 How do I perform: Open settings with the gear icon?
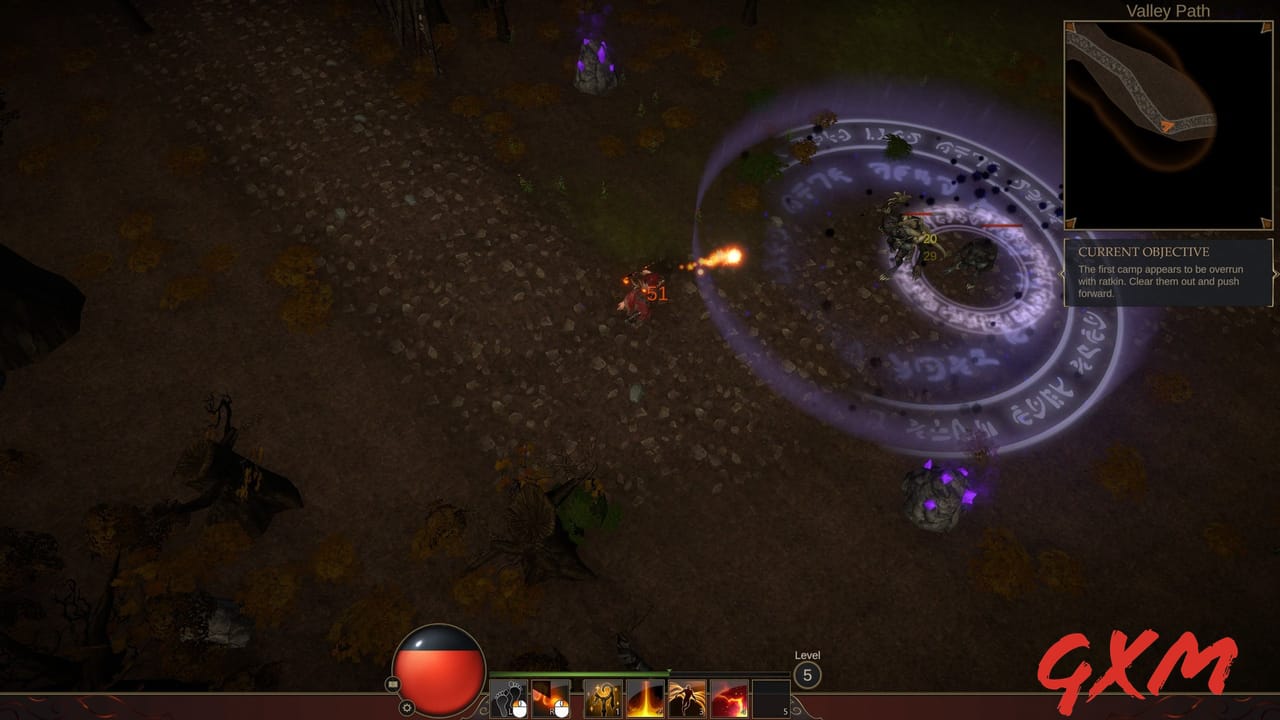pos(407,705)
